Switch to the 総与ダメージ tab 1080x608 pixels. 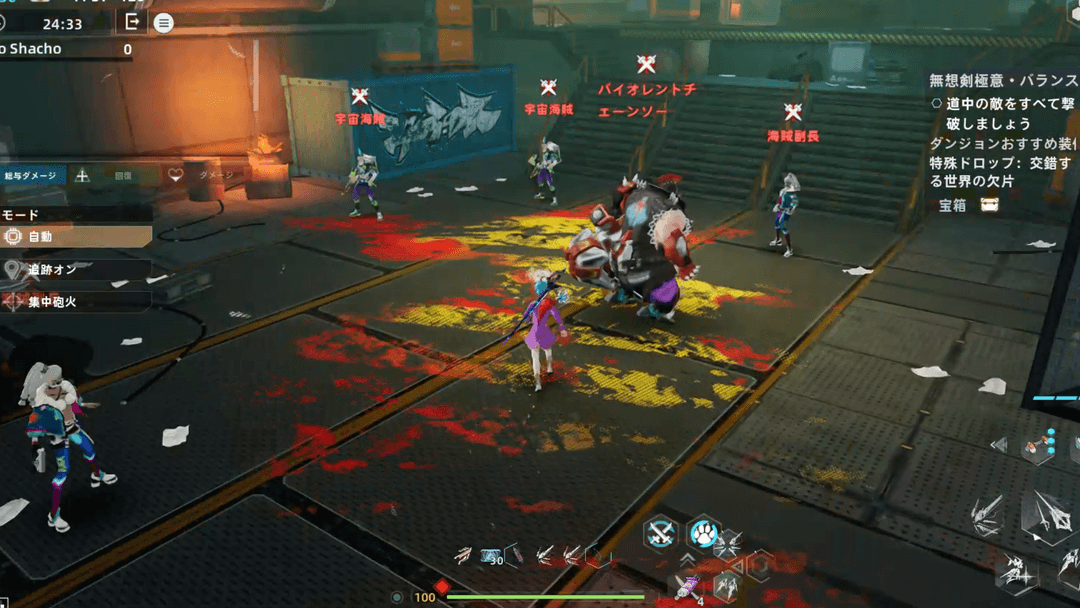click(33, 175)
